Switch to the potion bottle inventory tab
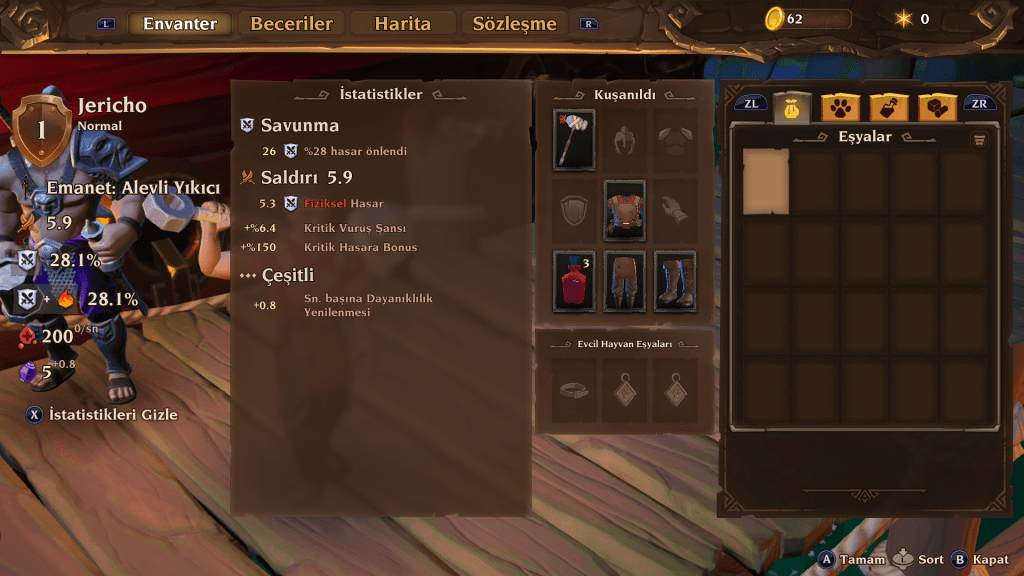 (x=888, y=107)
